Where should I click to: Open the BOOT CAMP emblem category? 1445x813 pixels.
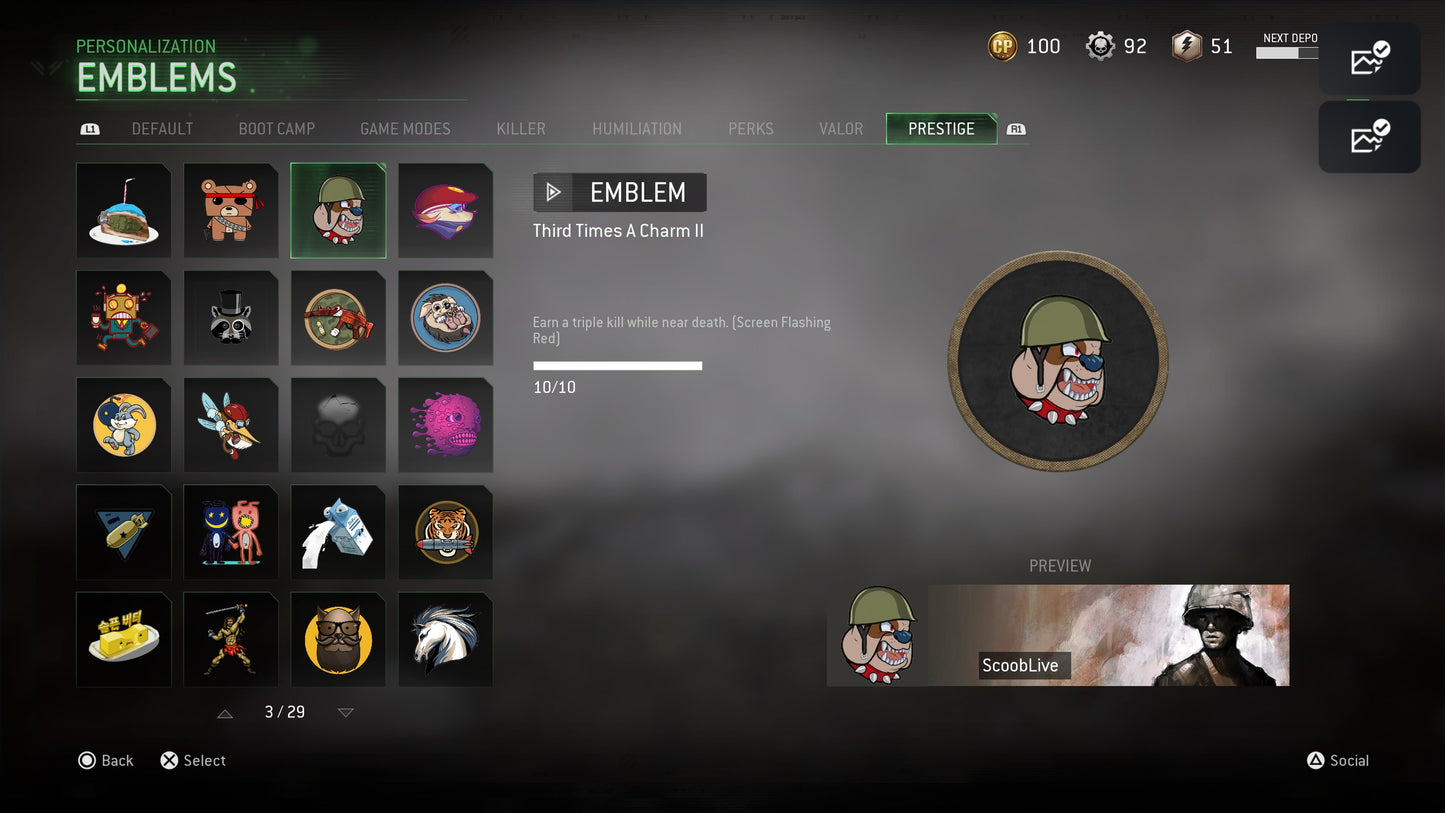276,128
